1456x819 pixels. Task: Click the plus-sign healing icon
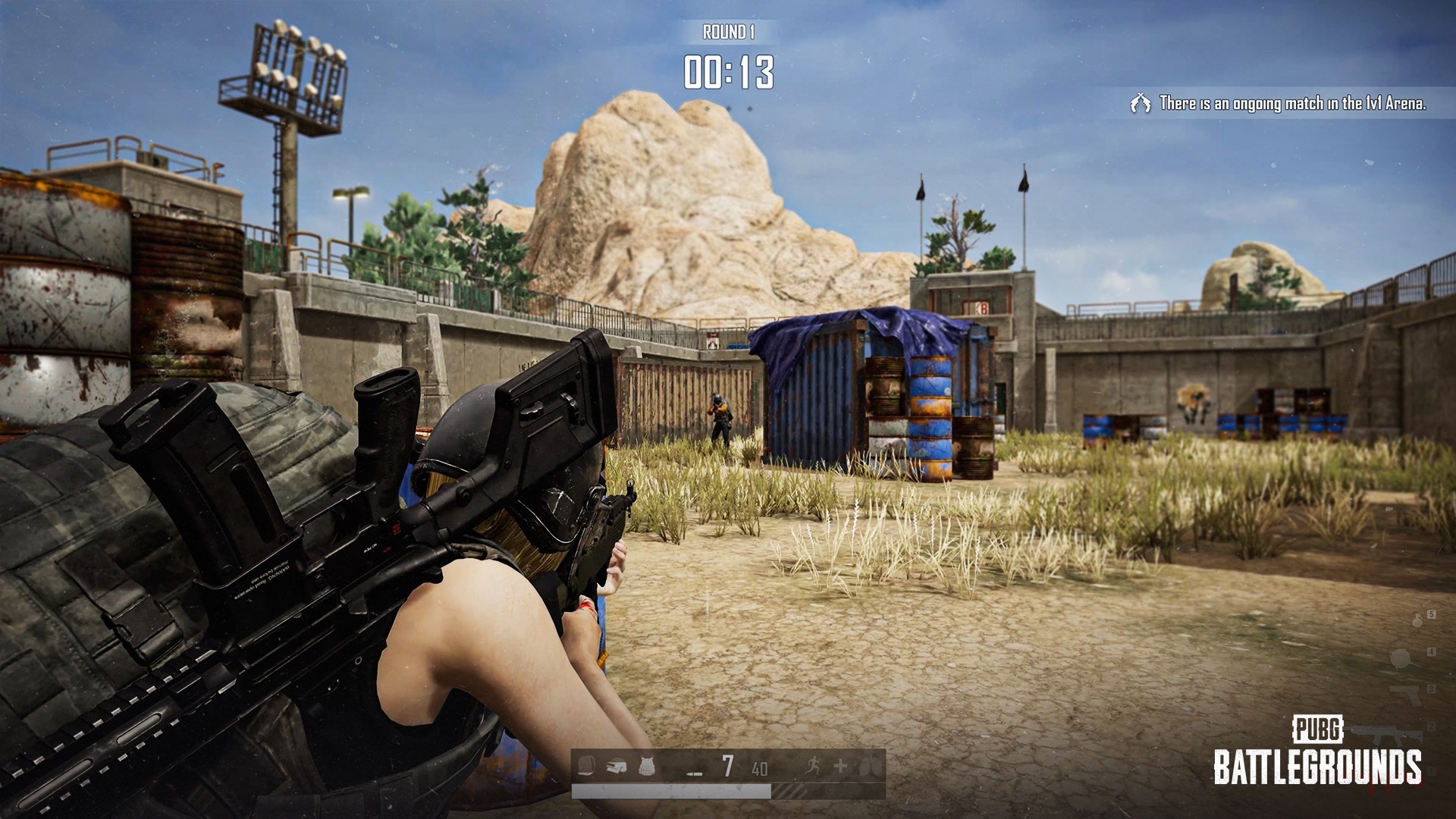pyautogui.click(x=840, y=767)
